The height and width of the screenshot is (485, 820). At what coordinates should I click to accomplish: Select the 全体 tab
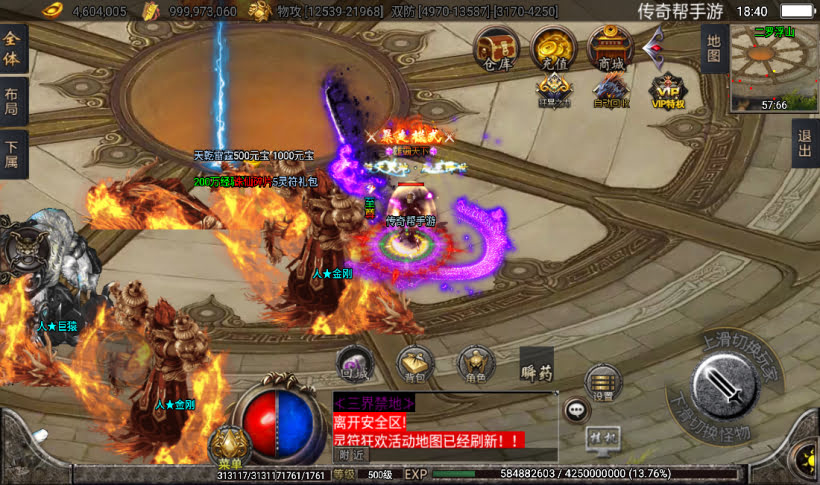(13, 46)
